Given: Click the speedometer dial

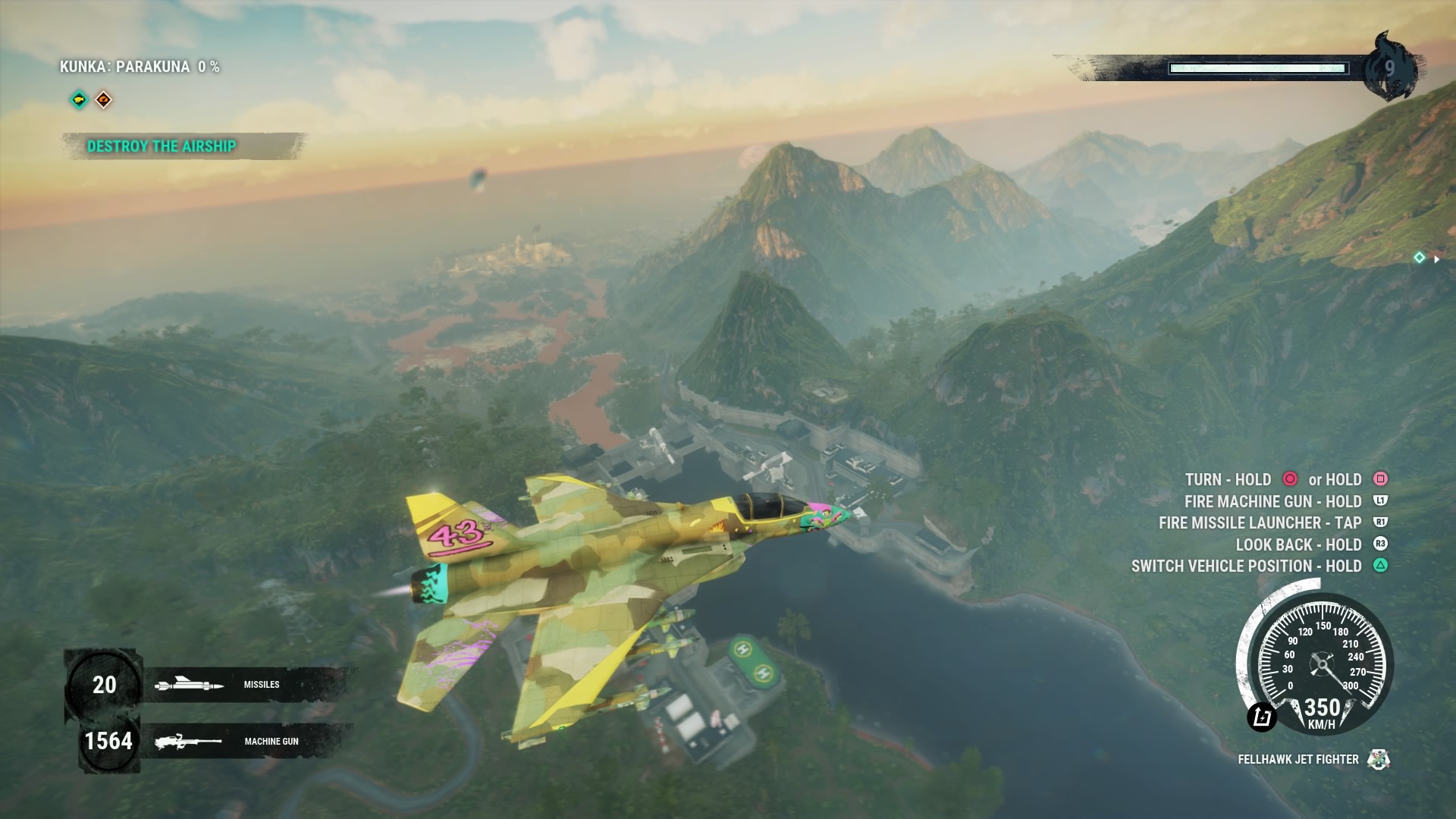Looking at the screenshot, I should (x=1322, y=664).
